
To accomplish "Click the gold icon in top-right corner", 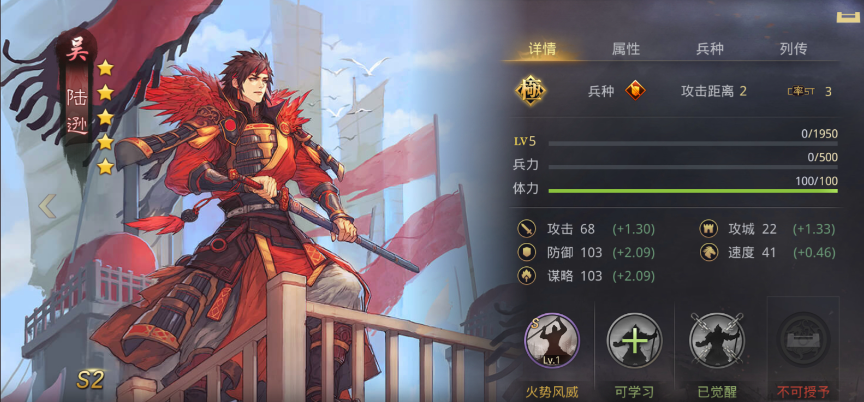I will click(848, 15).
